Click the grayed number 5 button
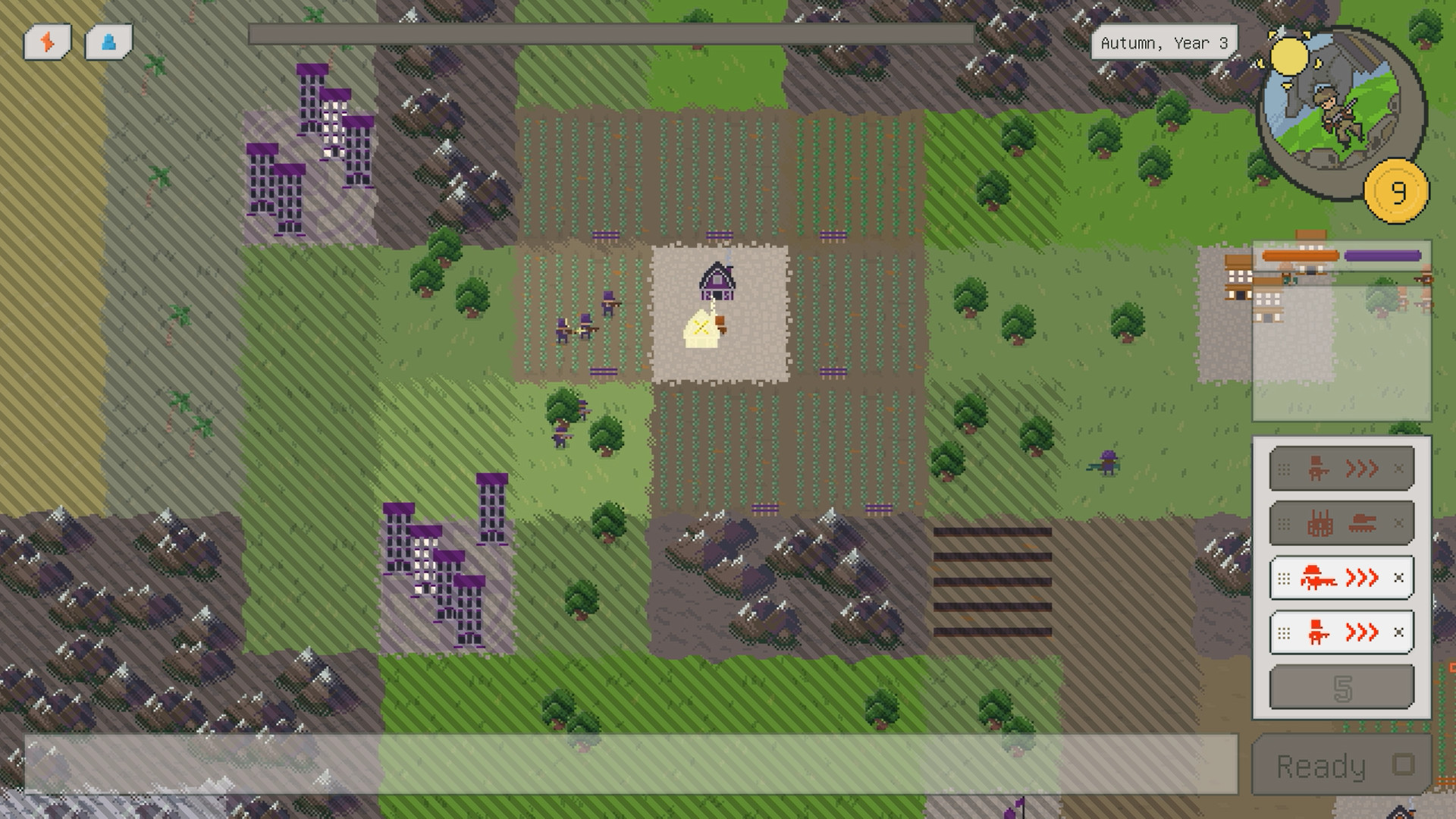The image size is (1456, 819). pyautogui.click(x=1341, y=686)
